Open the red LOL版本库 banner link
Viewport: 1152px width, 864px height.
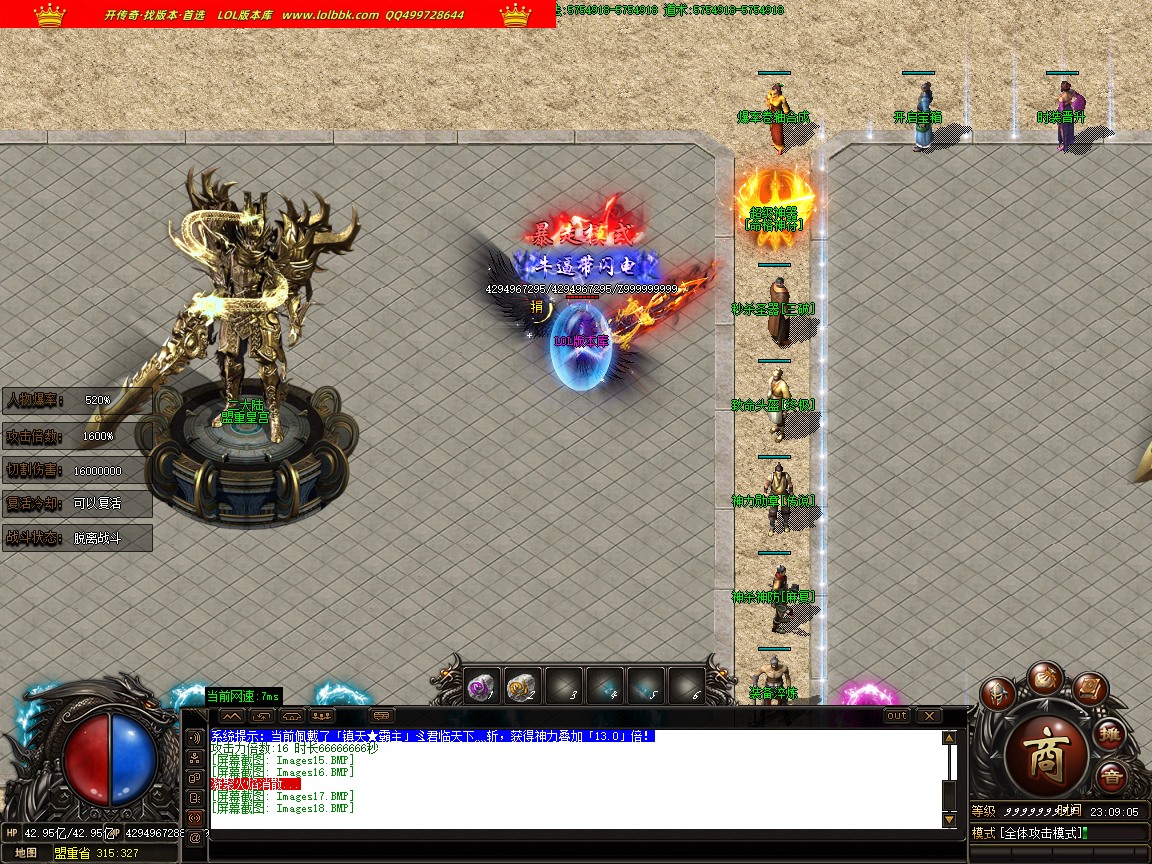(278, 15)
